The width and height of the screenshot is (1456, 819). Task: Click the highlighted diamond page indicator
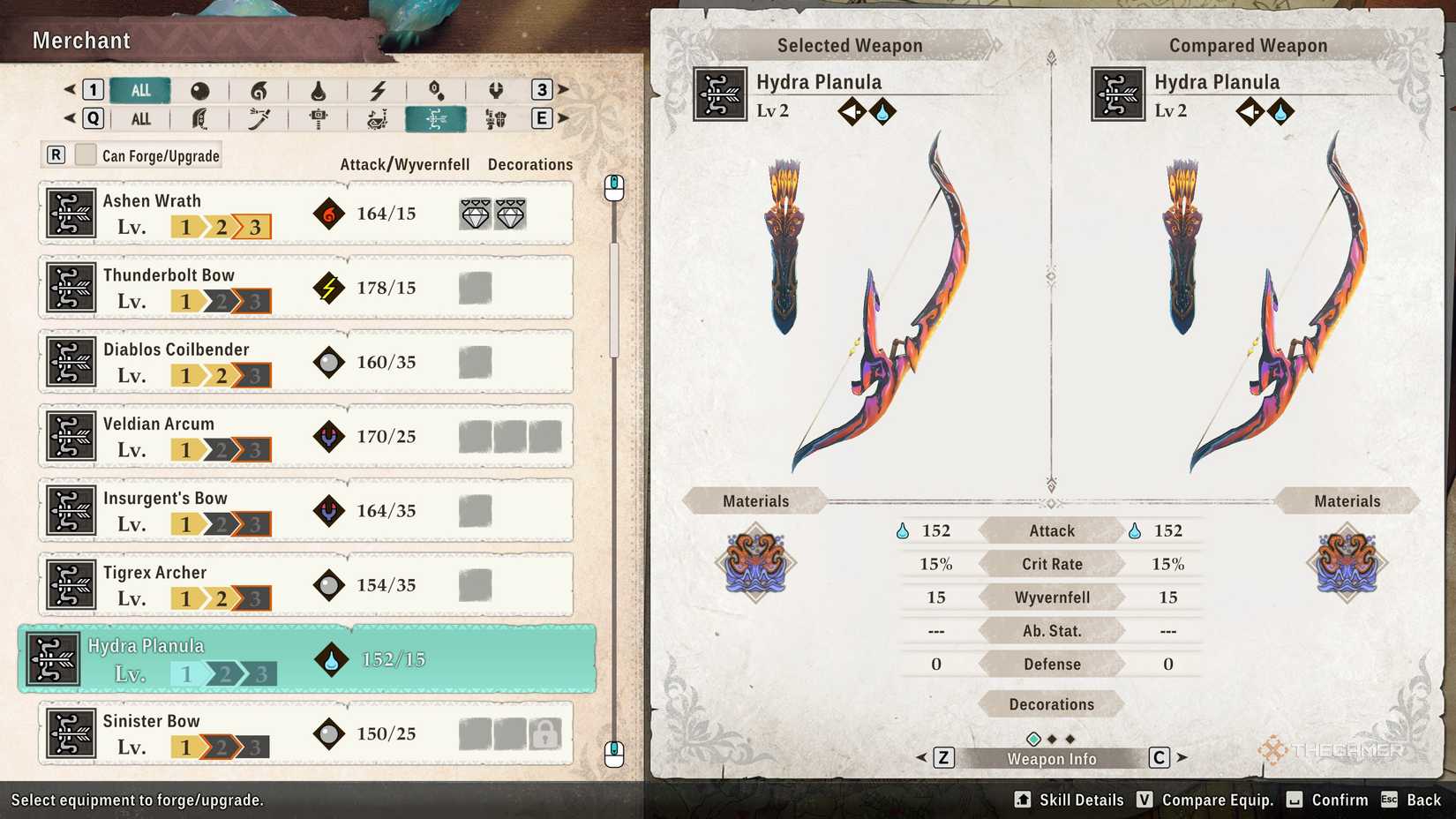pyautogui.click(x=1032, y=738)
